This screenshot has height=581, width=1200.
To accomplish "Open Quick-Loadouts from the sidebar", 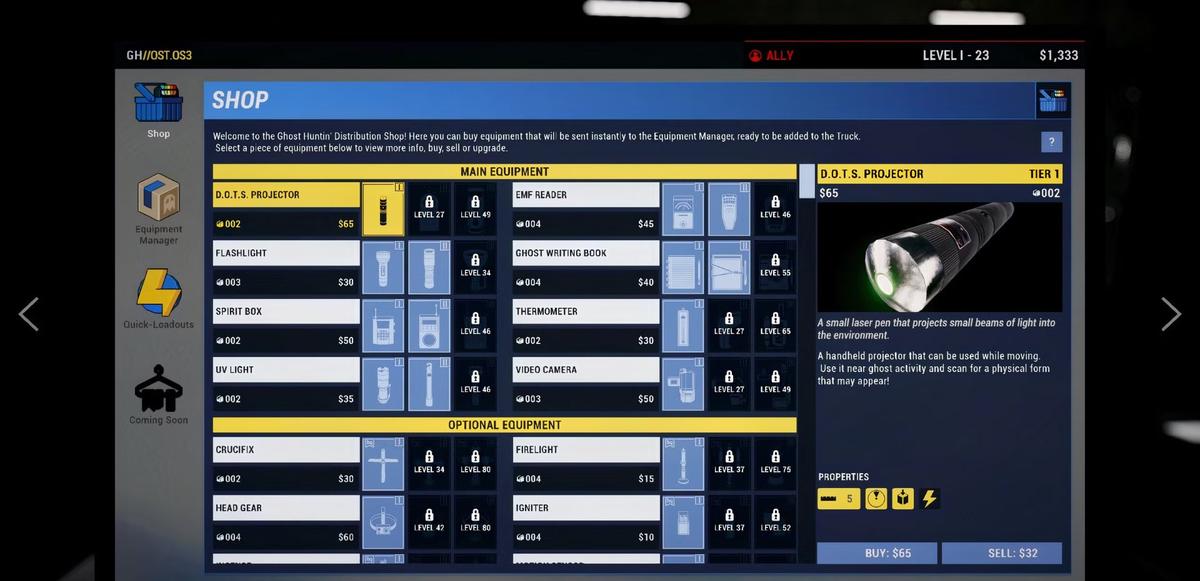I will 158,299.
